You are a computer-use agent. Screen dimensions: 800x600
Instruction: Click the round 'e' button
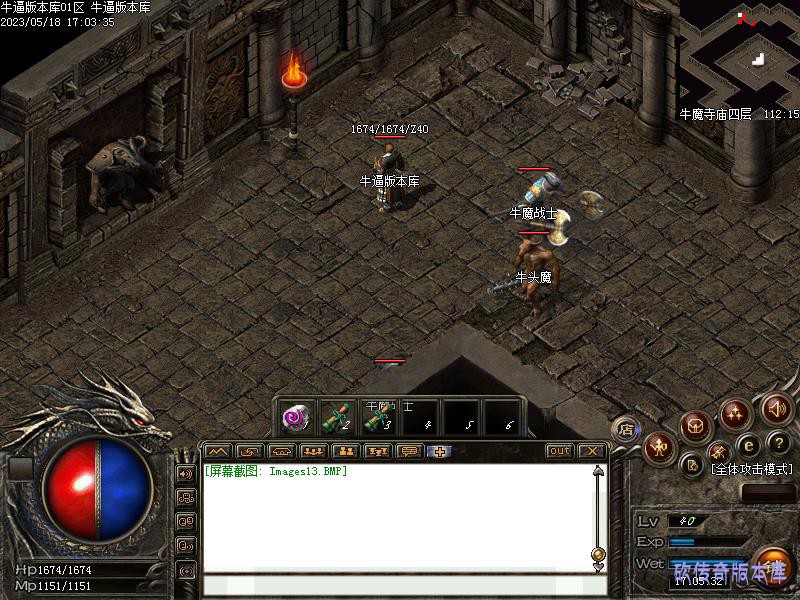[748, 445]
